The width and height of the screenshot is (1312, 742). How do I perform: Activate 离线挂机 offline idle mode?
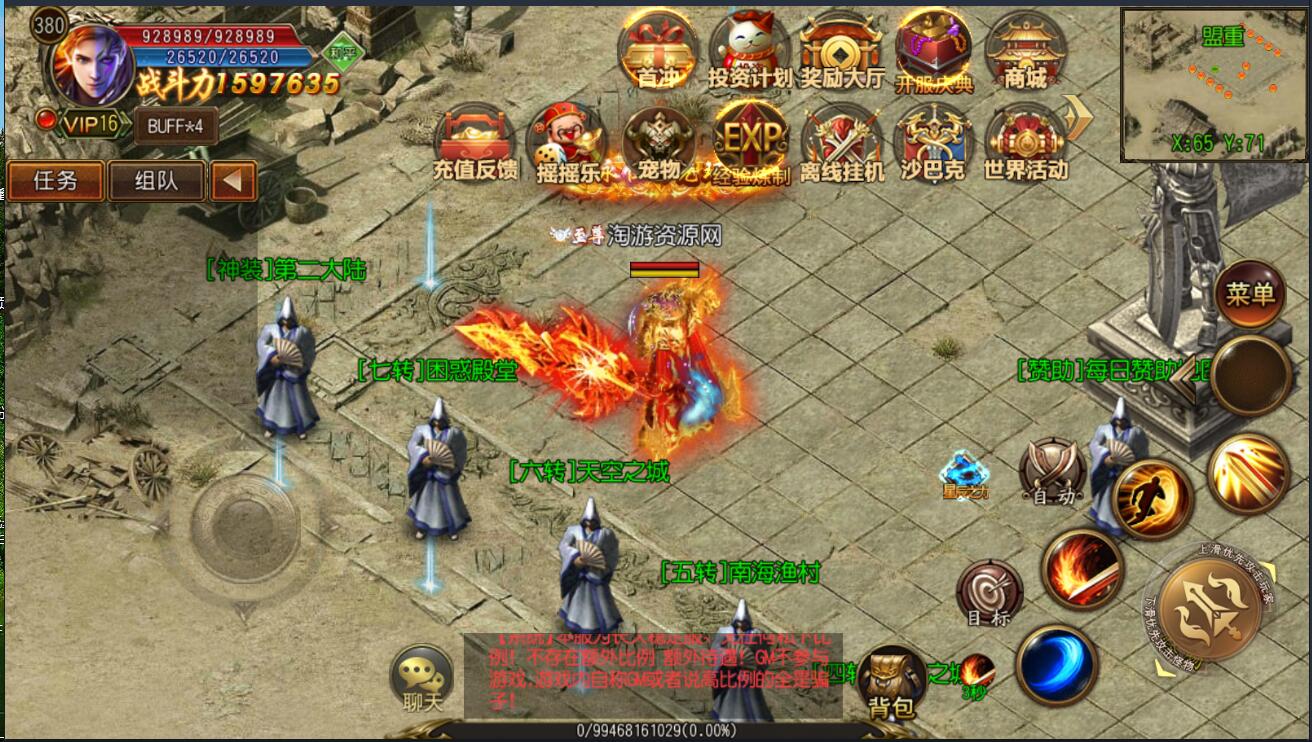(x=842, y=143)
